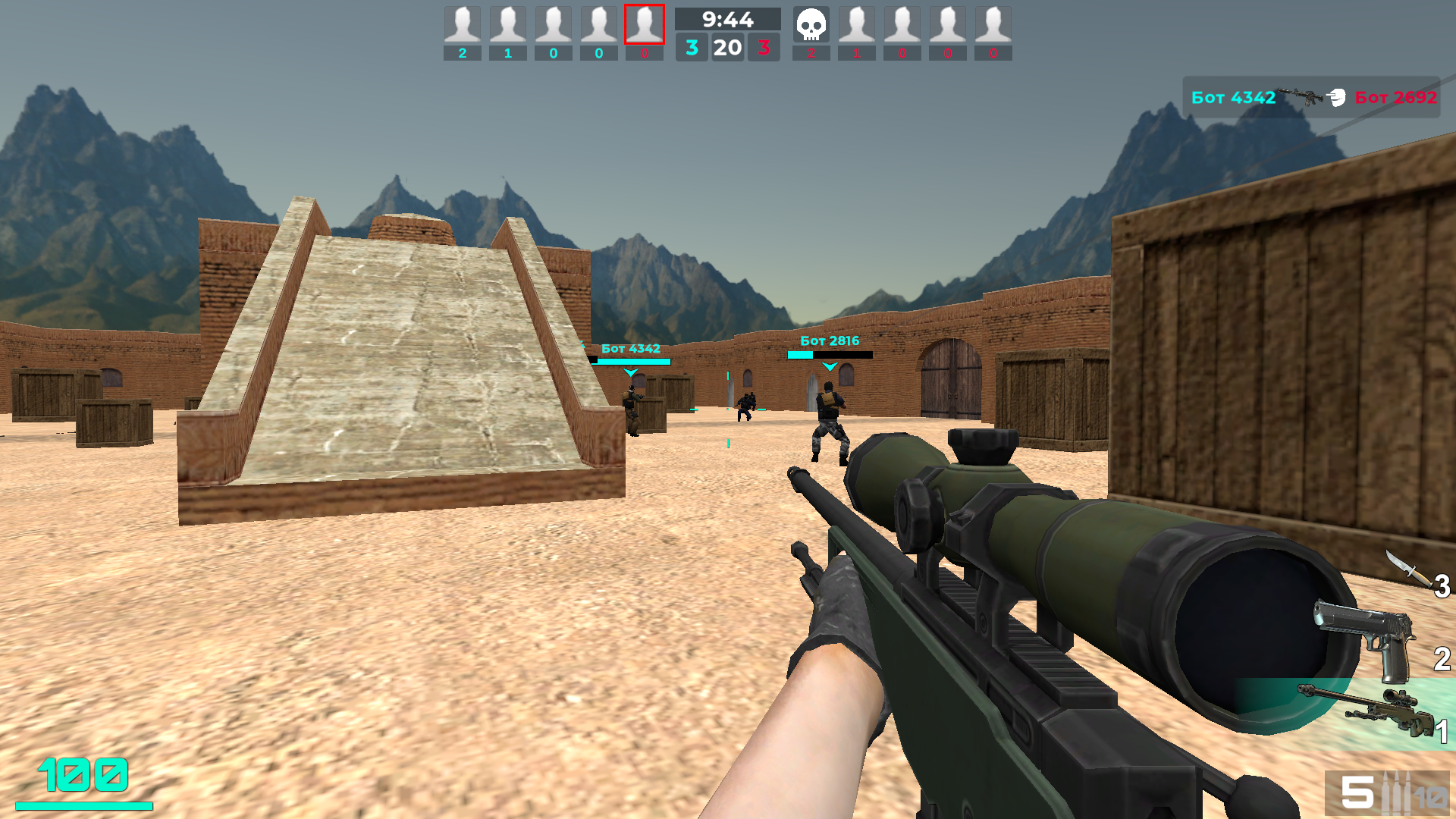
Task: Open the teal team score box showing 3
Action: (x=691, y=46)
